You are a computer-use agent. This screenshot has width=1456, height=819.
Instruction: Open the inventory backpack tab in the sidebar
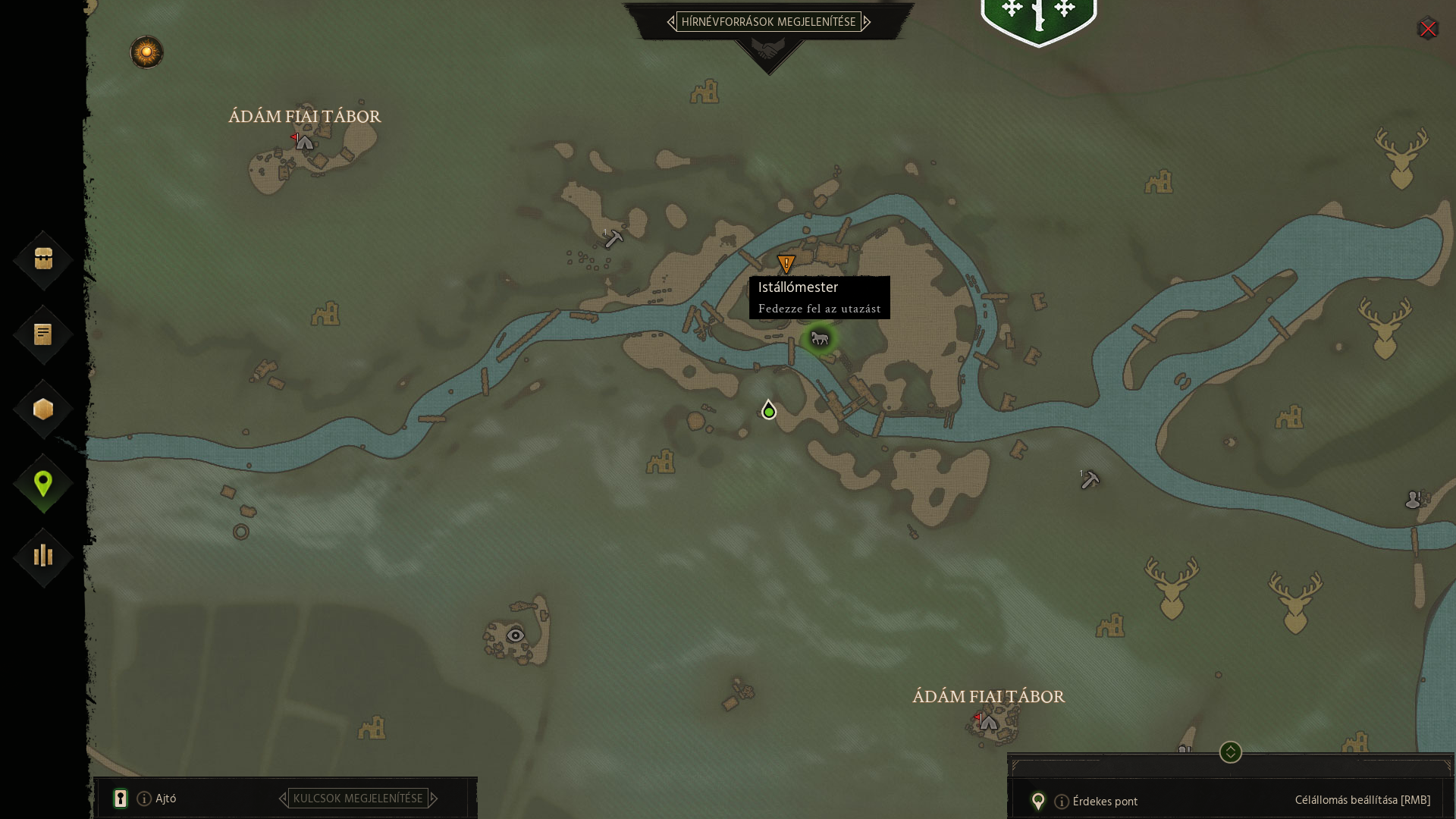[x=43, y=259]
